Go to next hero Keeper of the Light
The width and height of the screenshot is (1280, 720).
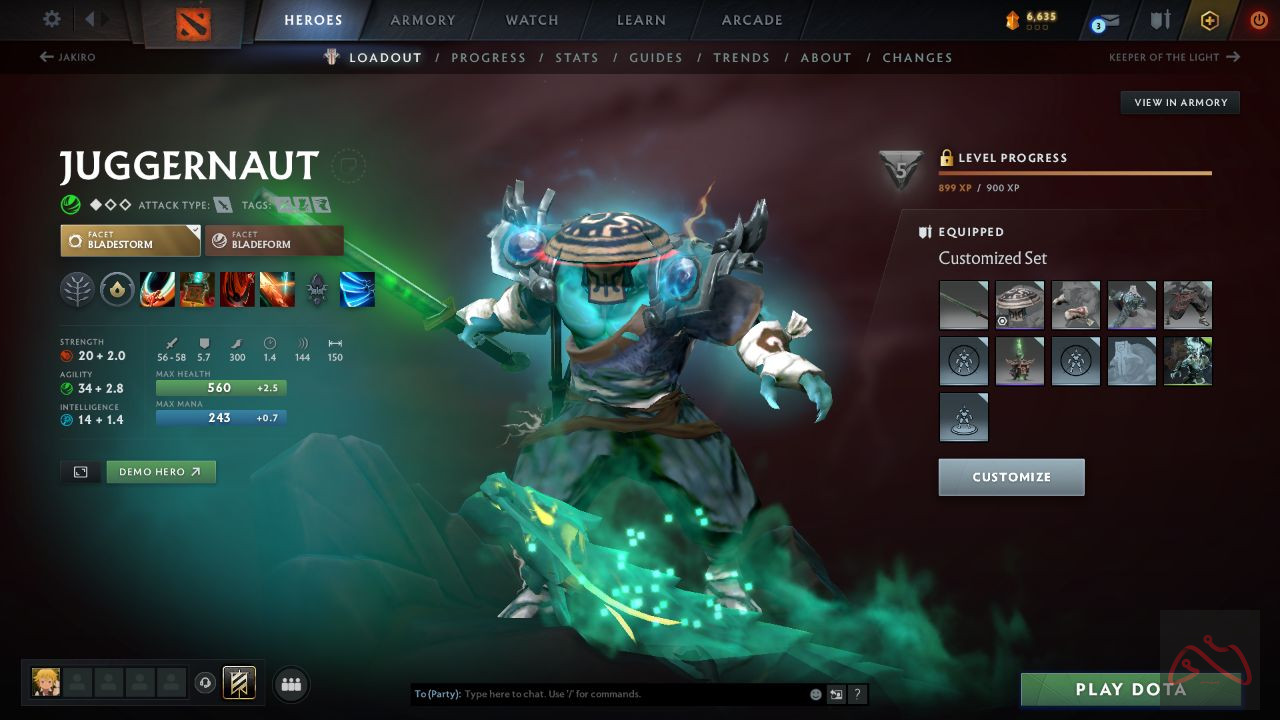[1174, 57]
